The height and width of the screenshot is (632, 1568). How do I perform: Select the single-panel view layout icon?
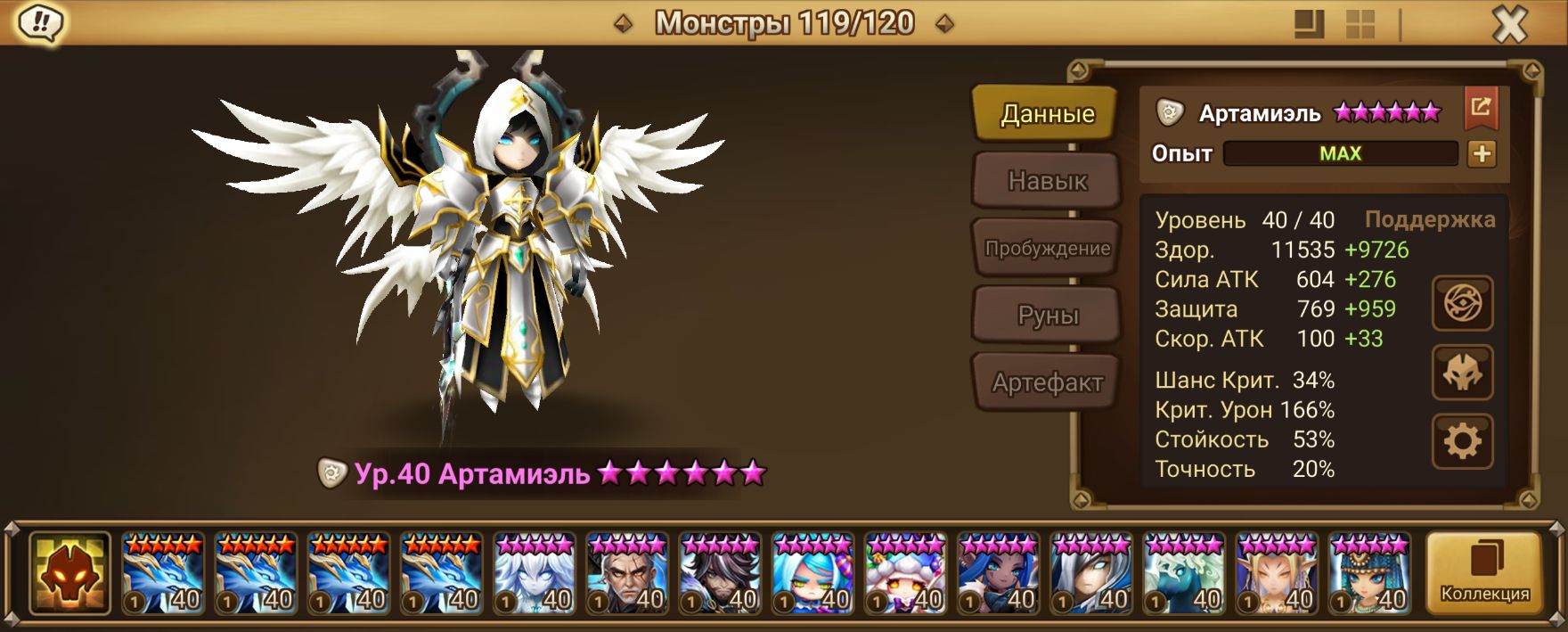pos(1309,25)
